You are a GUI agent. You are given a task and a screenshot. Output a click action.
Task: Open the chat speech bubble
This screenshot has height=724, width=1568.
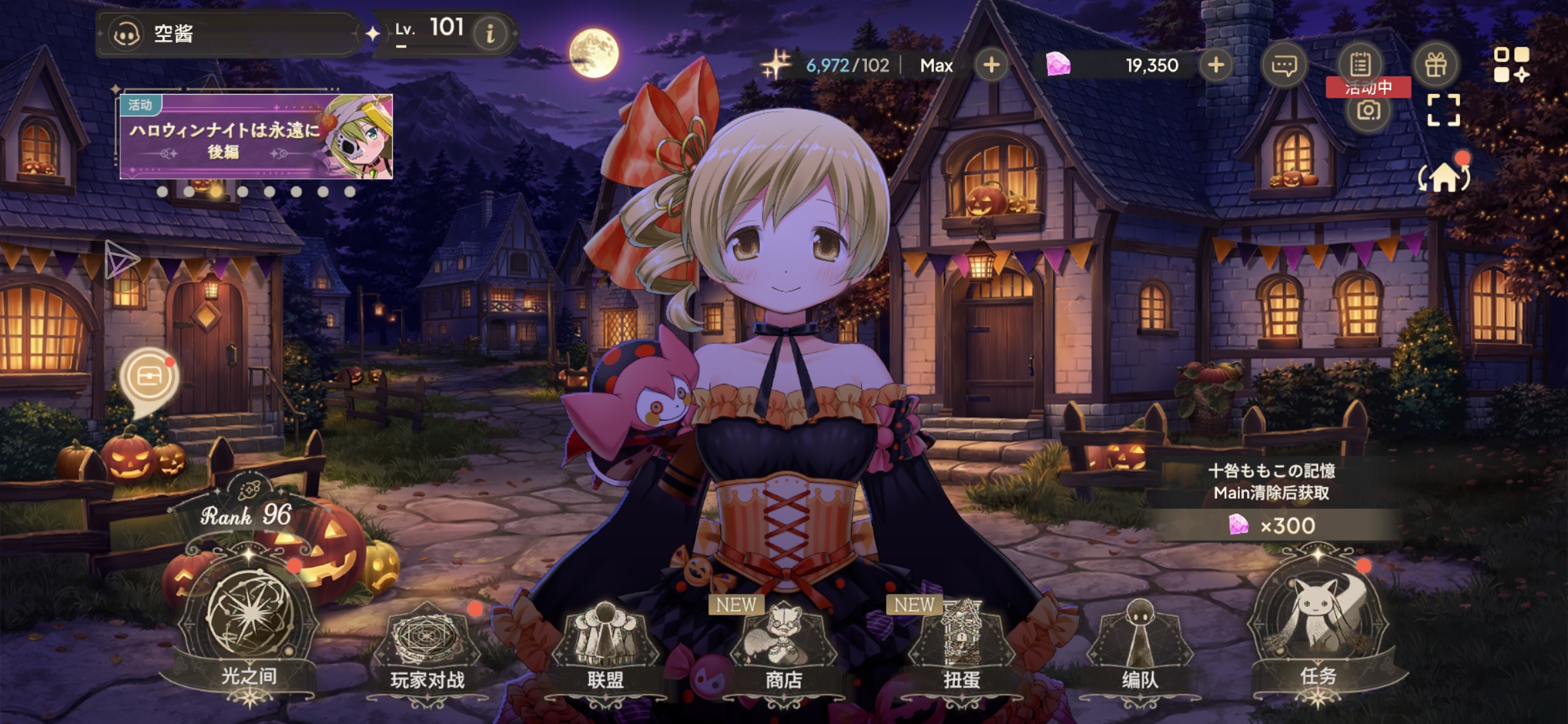[1284, 65]
